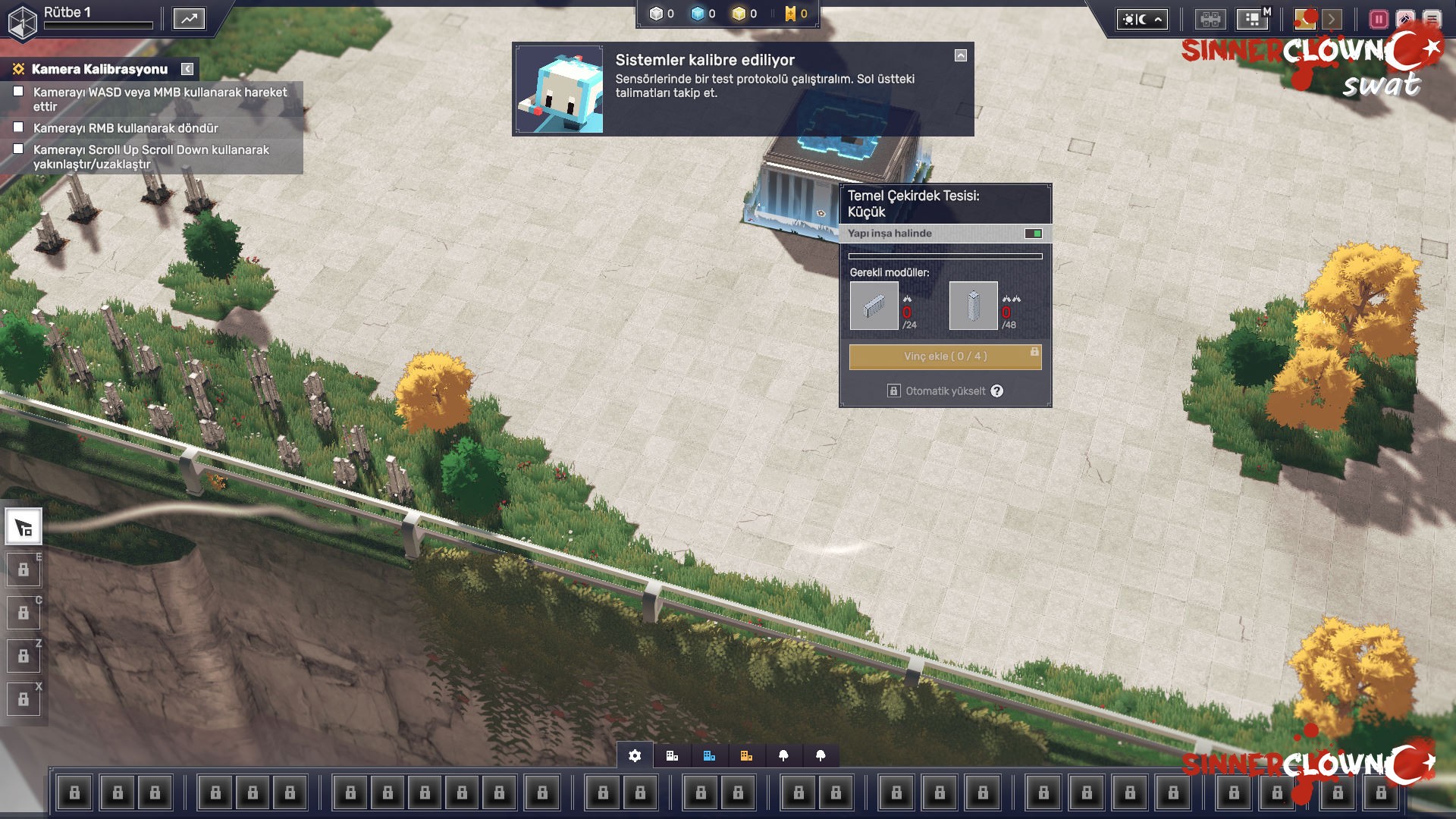This screenshot has width=1456, height=819.
Task: Toggle the map view button marked M
Action: coord(1252,19)
